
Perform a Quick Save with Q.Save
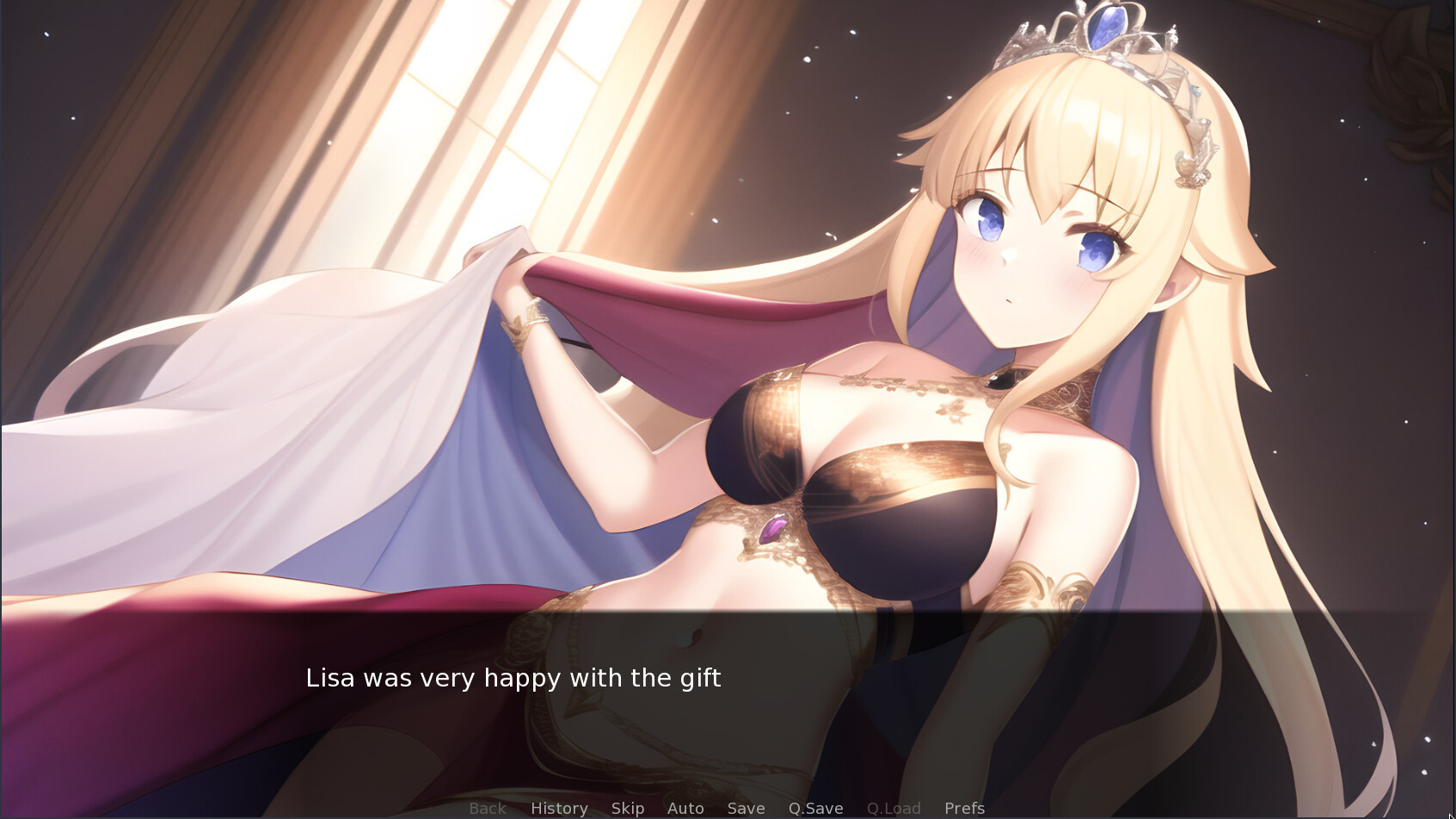click(815, 808)
